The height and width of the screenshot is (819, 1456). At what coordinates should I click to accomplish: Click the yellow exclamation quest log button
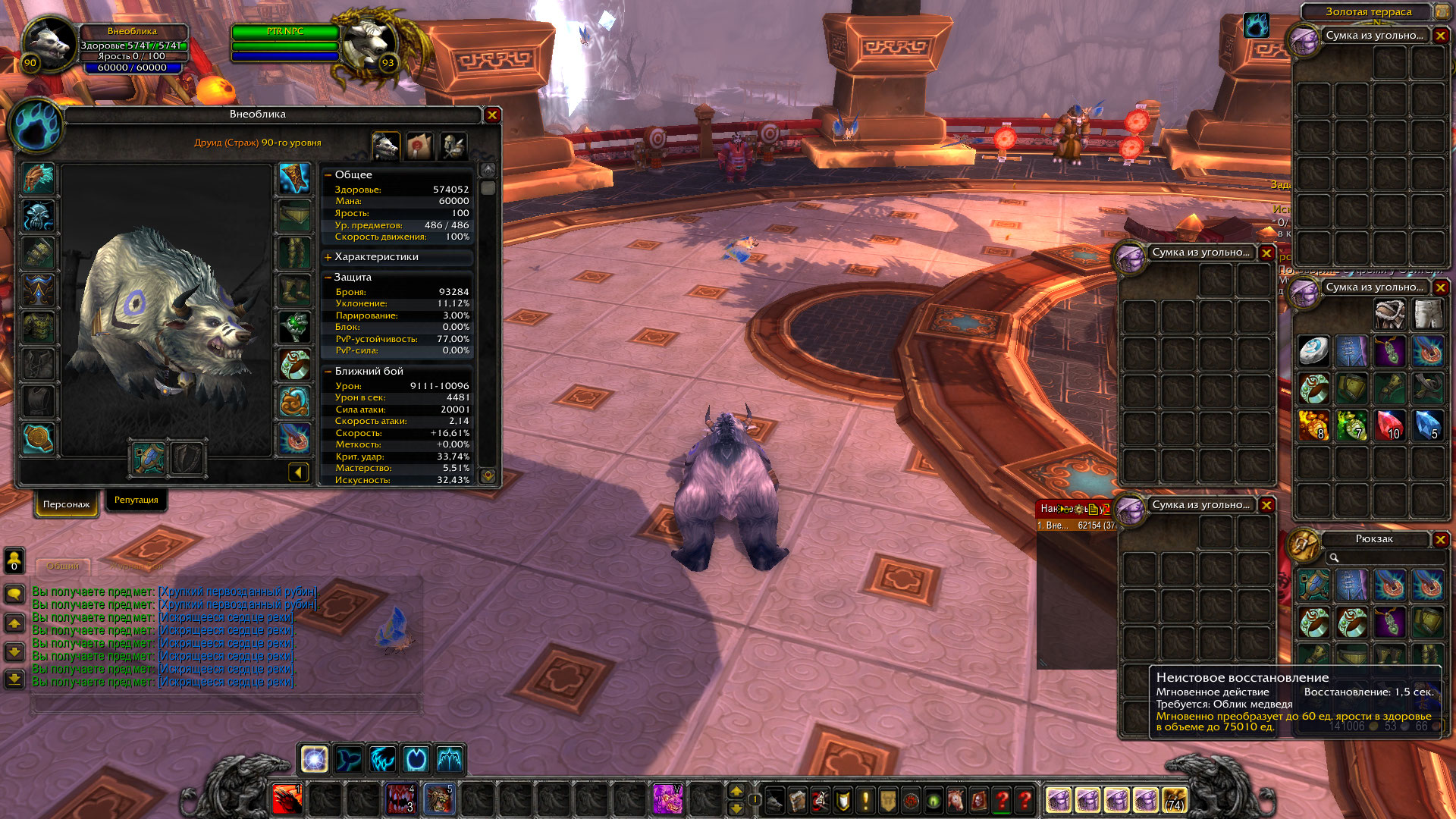[x=865, y=800]
